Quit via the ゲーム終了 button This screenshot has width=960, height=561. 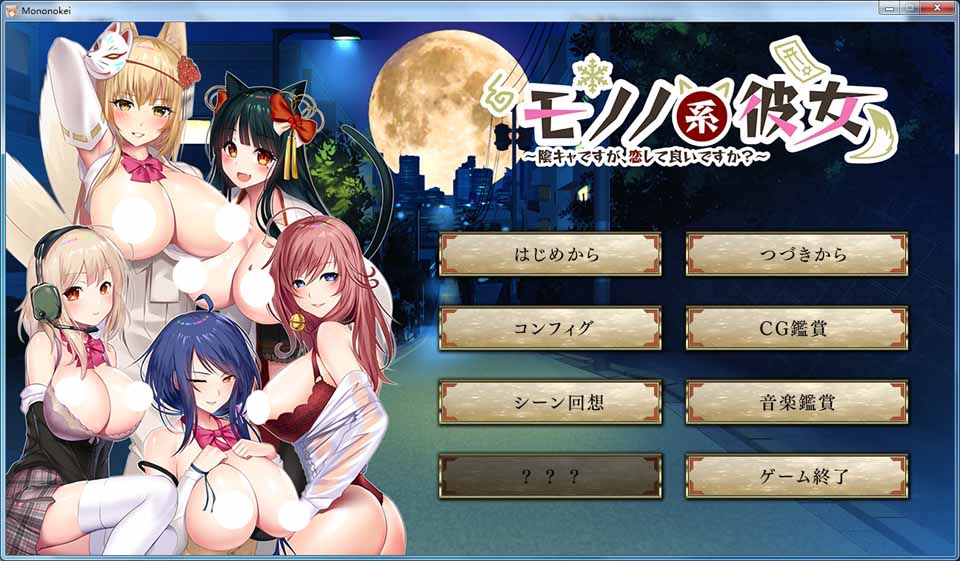click(797, 476)
